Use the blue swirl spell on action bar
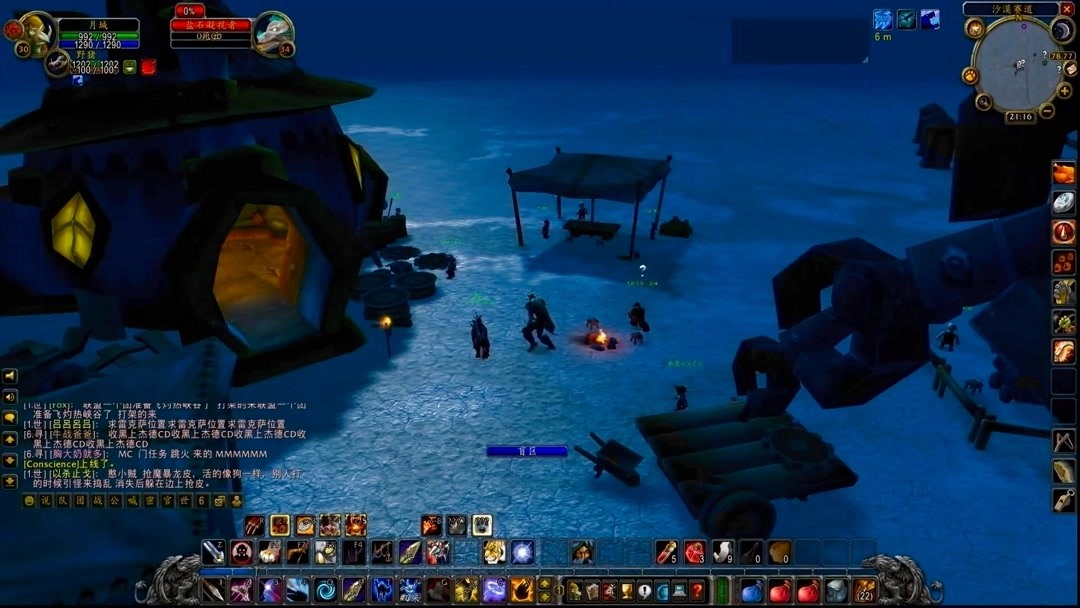1080x608 pixels. (326, 590)
